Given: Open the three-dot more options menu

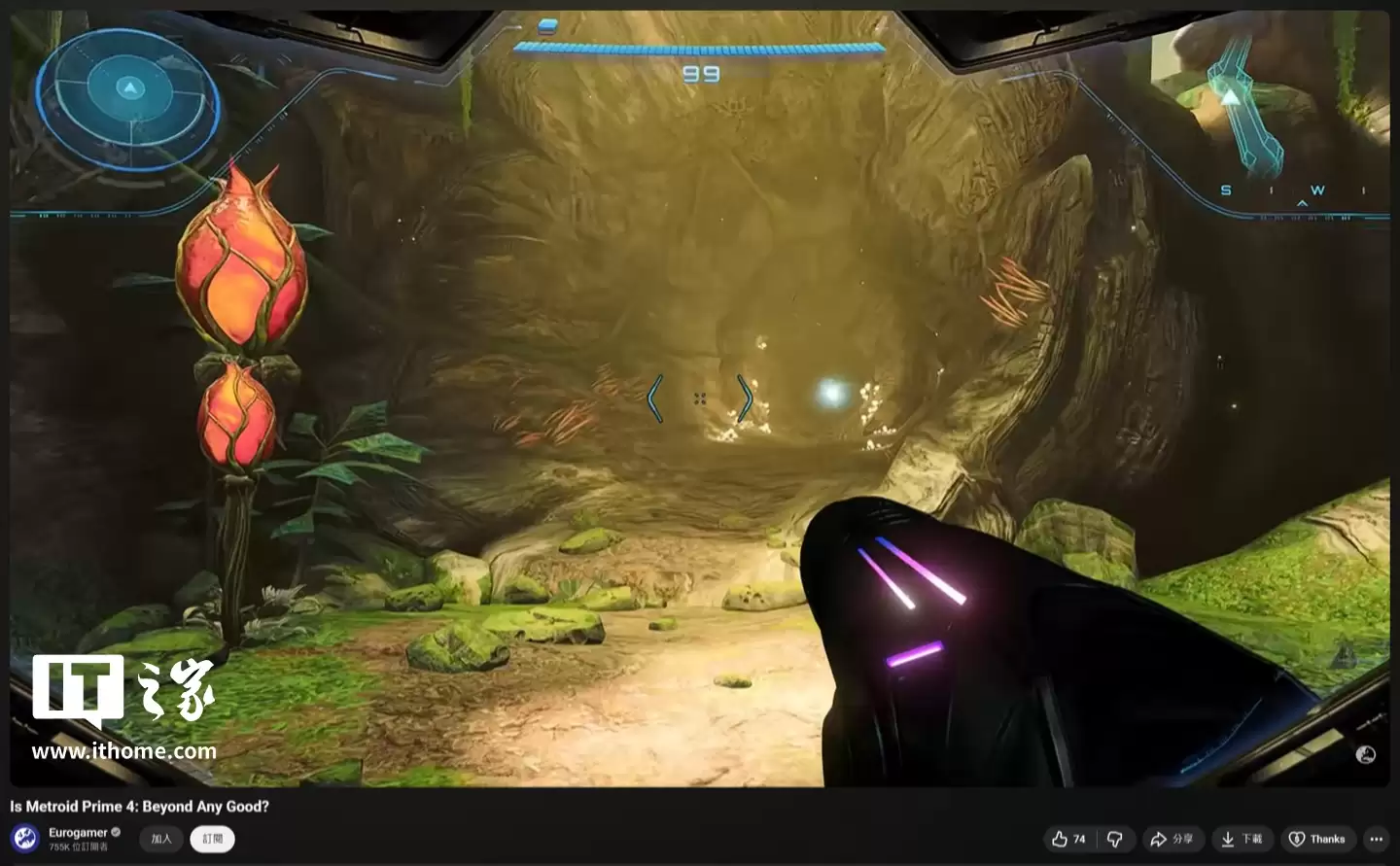Looking at the screenshot, I should 1376,839.
